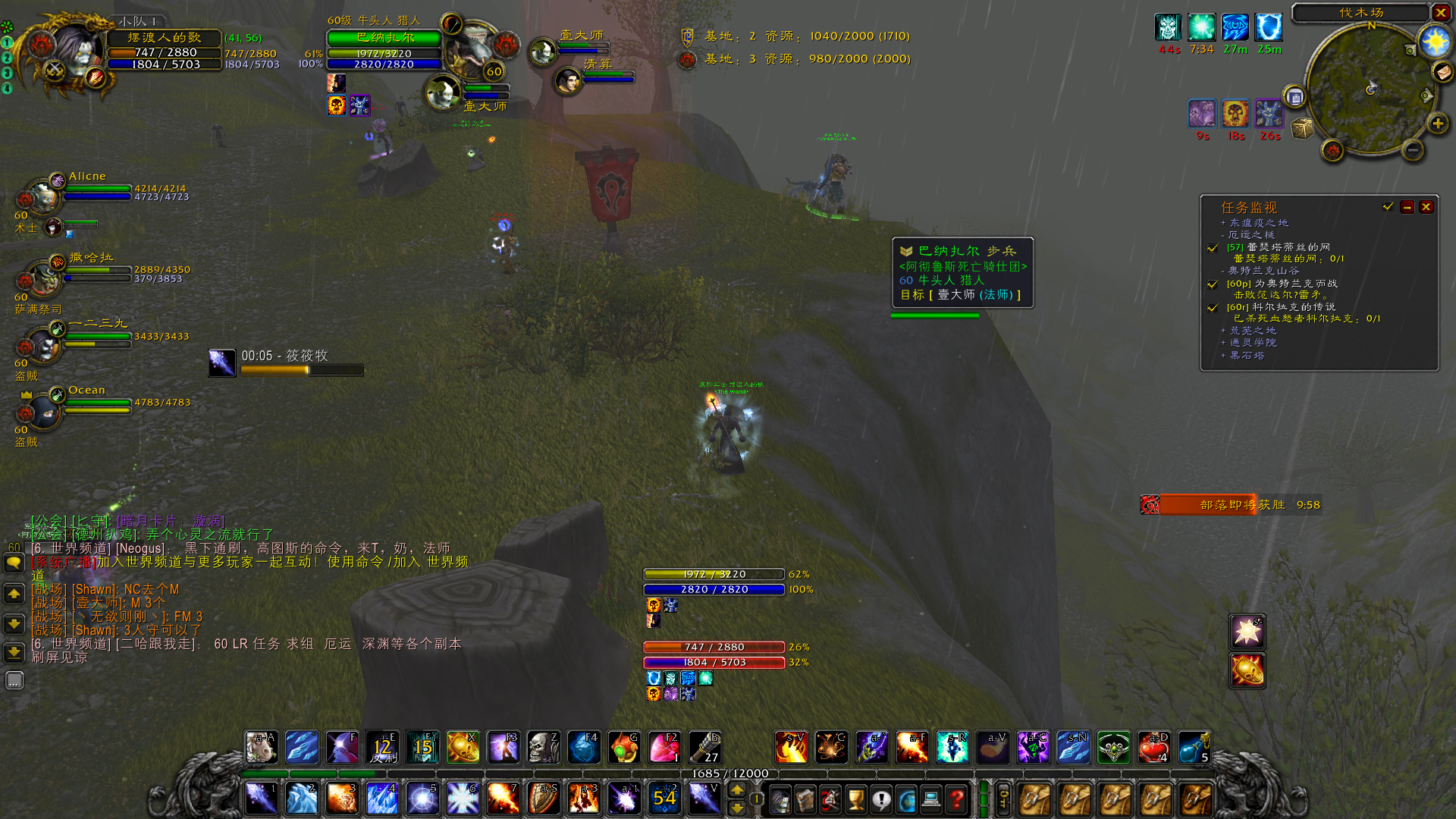This screenshot has height=819, width=1456.
Task: Open the gold trophy cup micro button
Action: [x=855, y=799]
